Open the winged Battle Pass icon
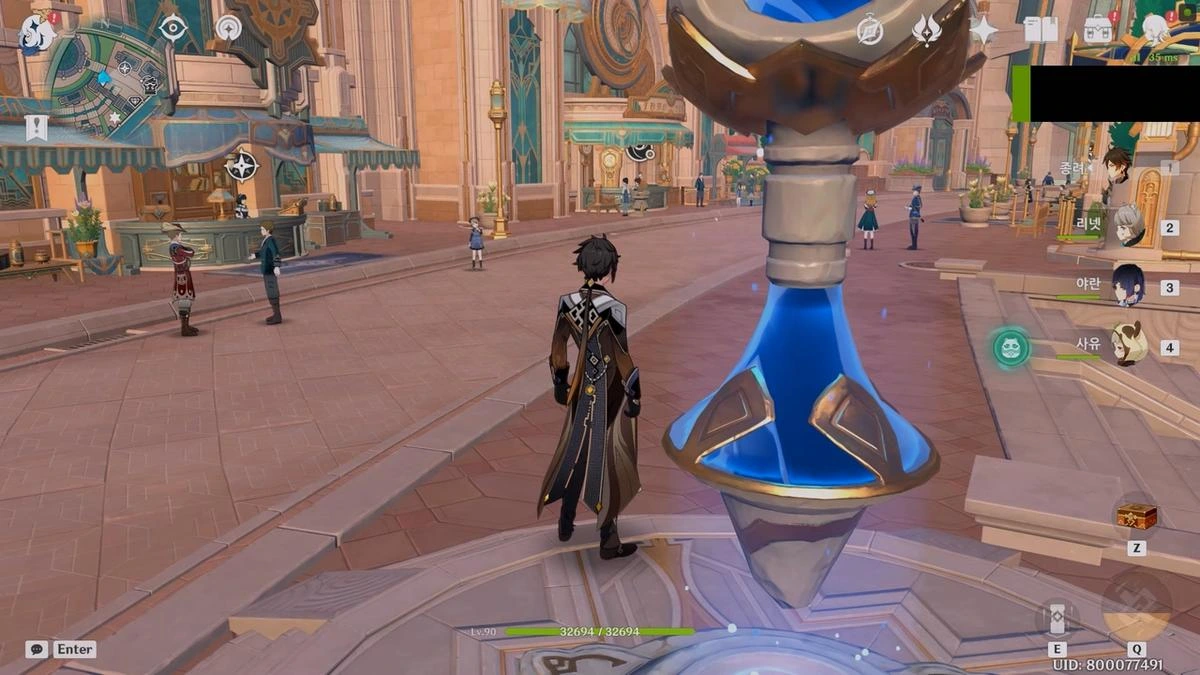The width and height of the screenshot is (1200, 675). (x=926, y=29)
